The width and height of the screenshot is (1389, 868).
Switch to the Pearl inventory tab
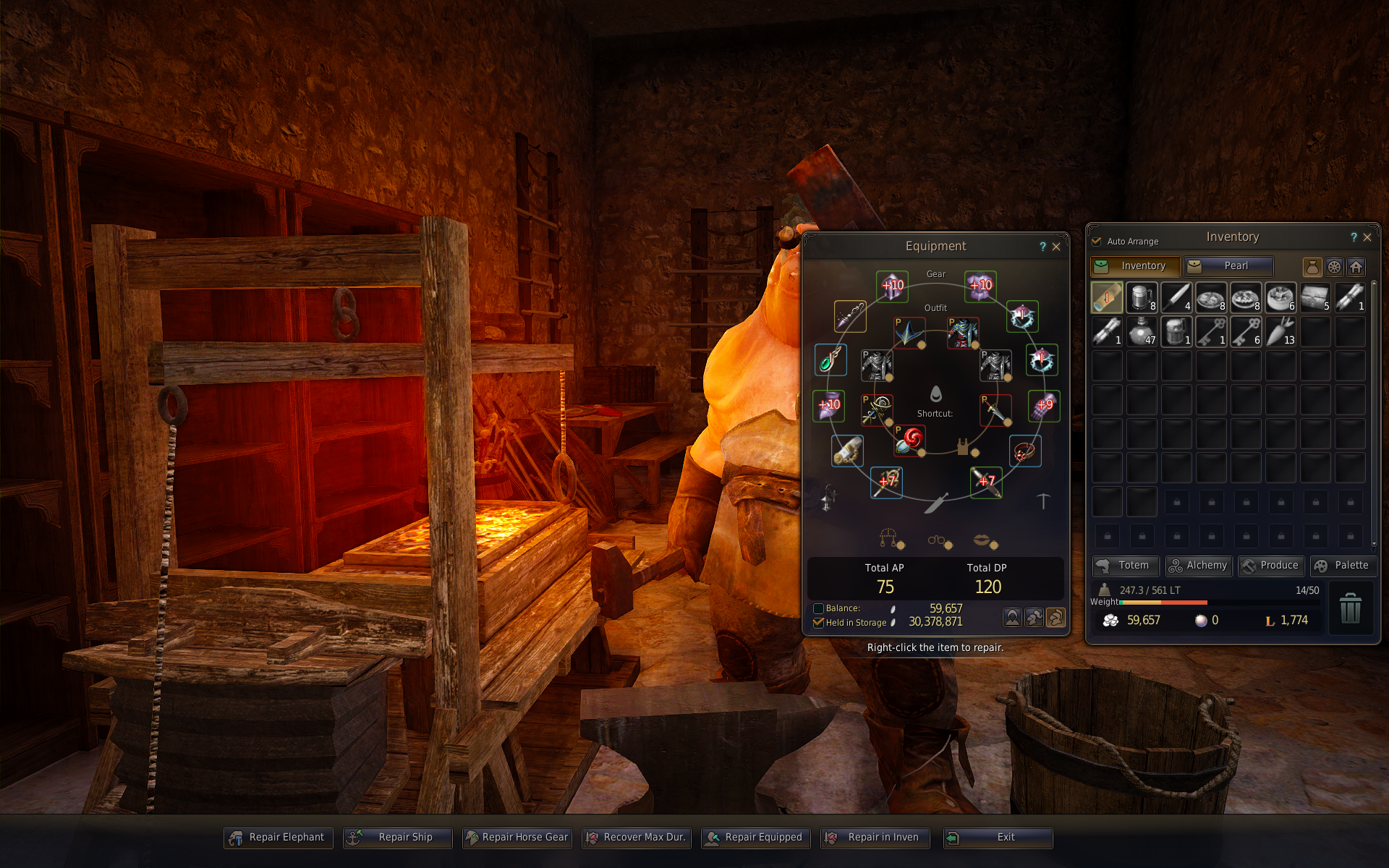(x=1228, y=266)
